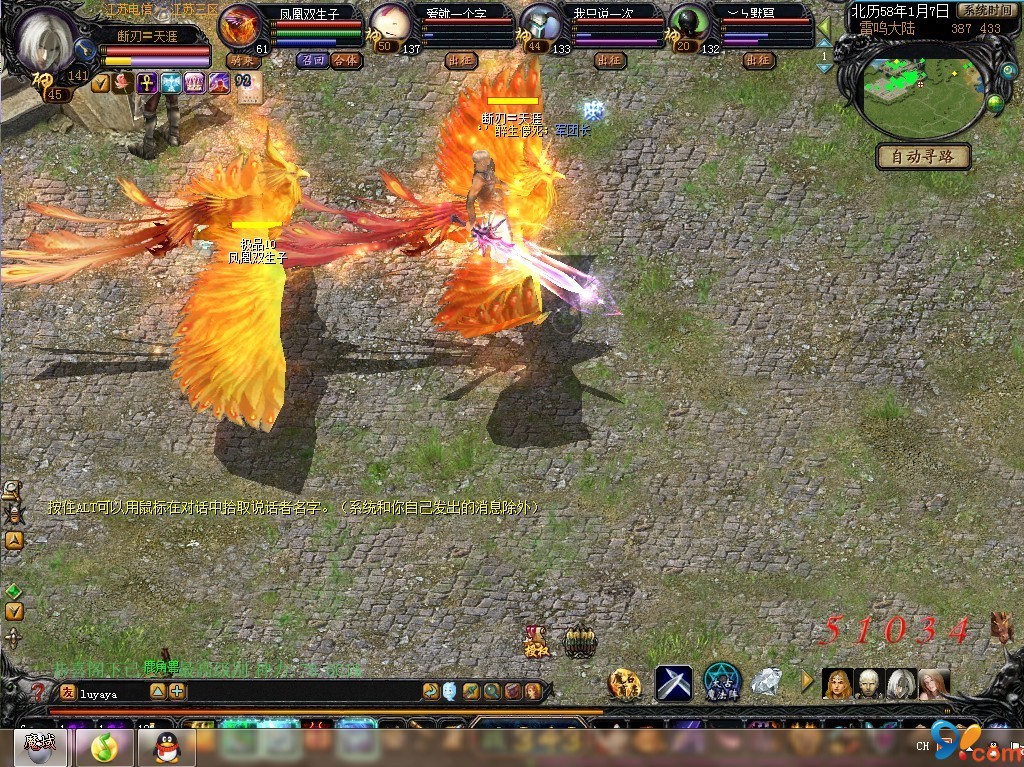
Task: Select the blonde woman portrait in bottom bar
Action: [x=837, y=684]
